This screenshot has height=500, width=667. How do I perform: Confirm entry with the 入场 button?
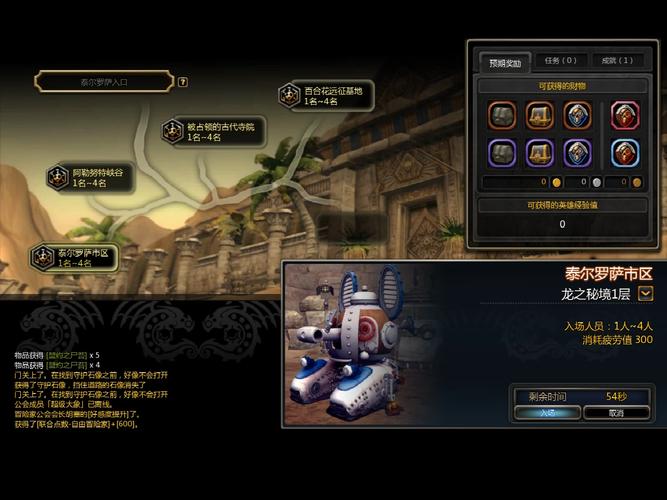[x=547, y=411]
